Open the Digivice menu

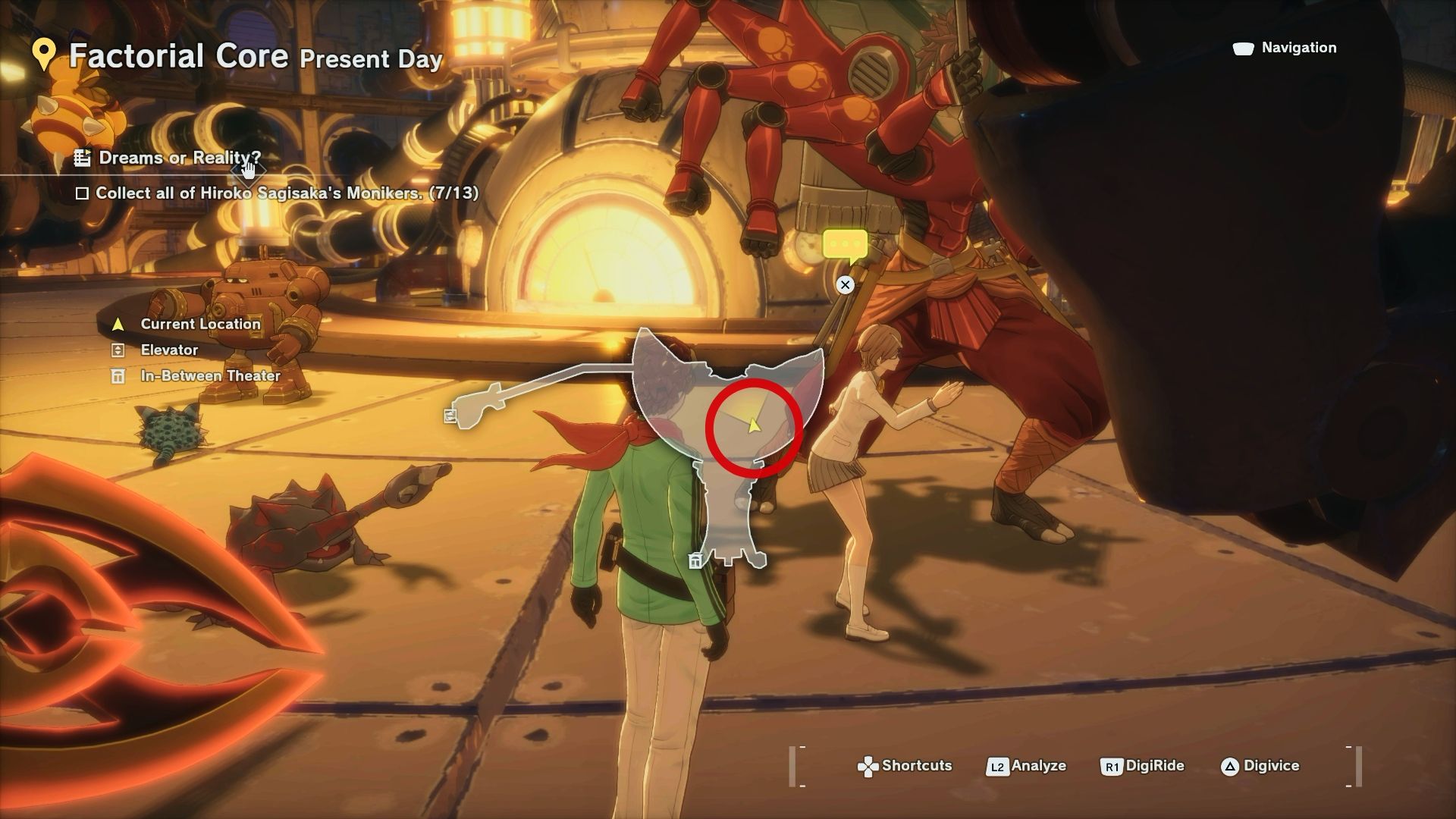pos(1260,766)
